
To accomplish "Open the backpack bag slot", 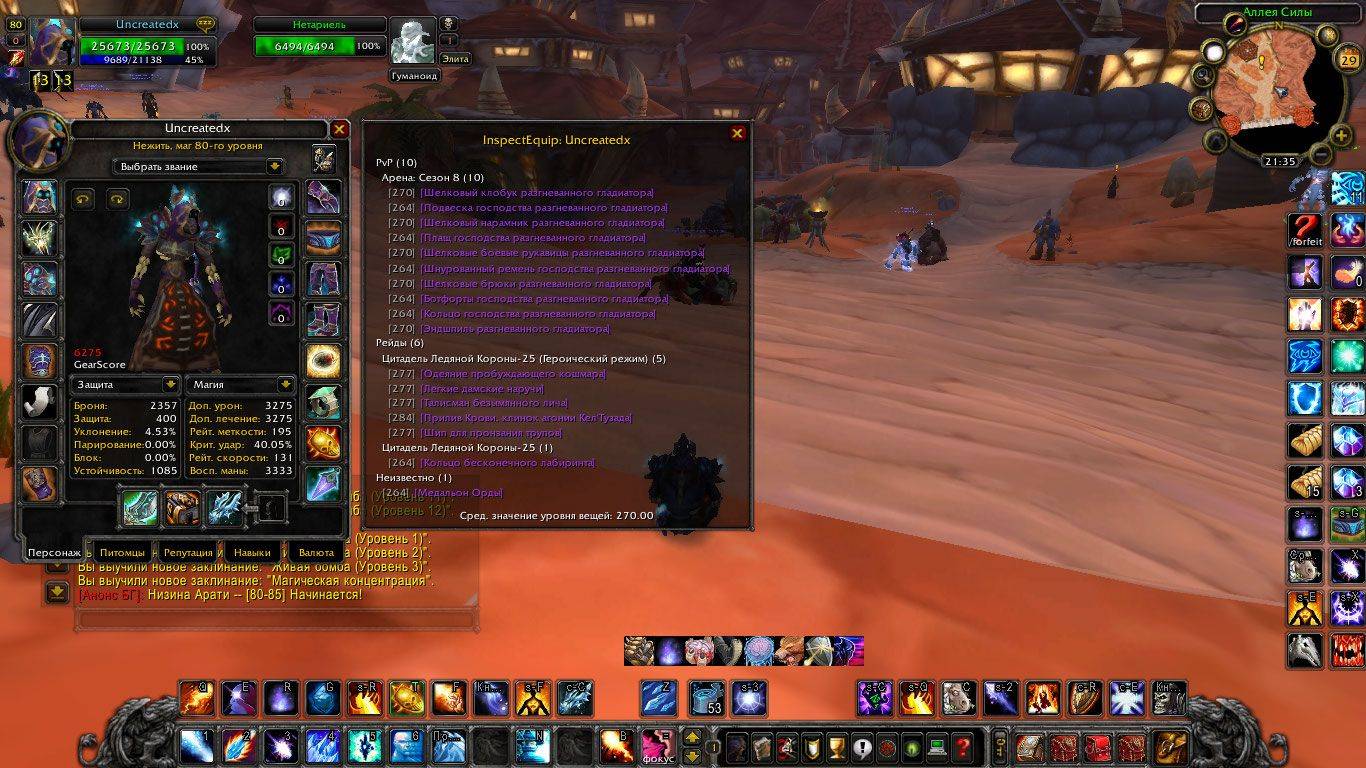I will click(x=1170, y=746).
